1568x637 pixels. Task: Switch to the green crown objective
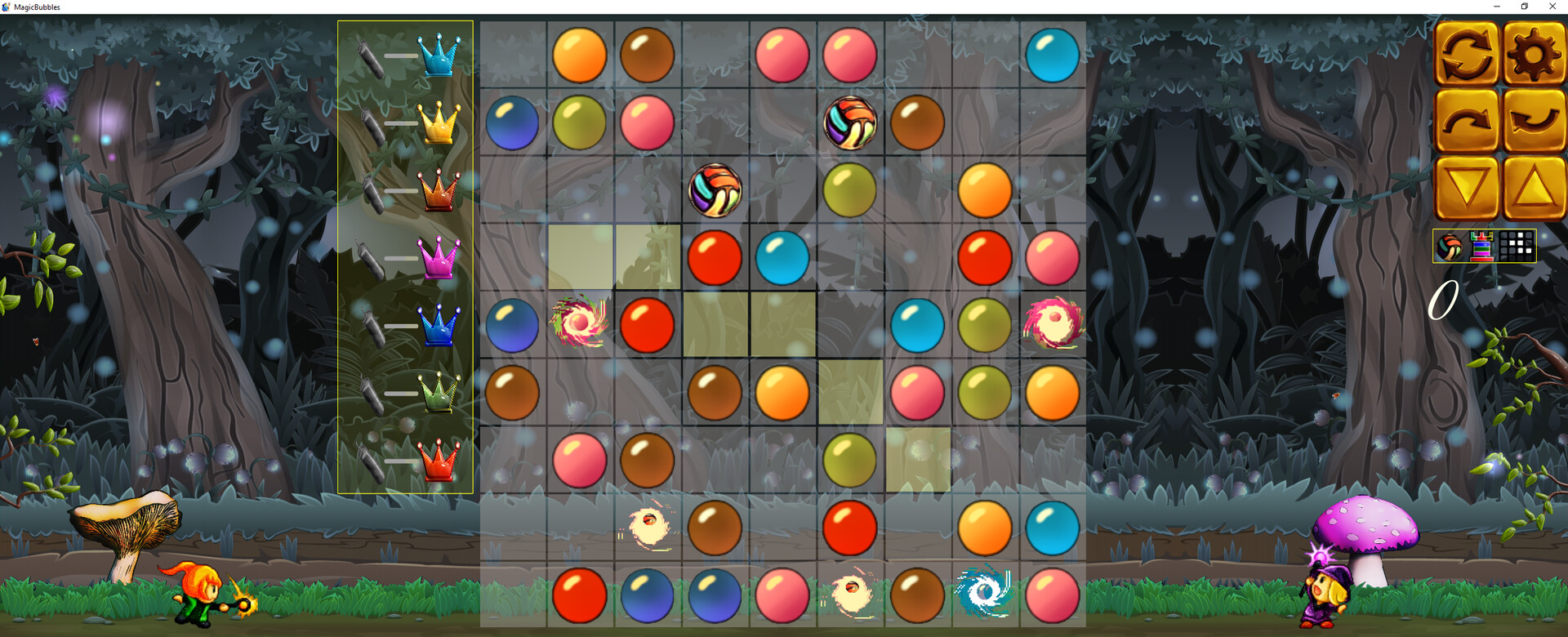coord(437,392)
